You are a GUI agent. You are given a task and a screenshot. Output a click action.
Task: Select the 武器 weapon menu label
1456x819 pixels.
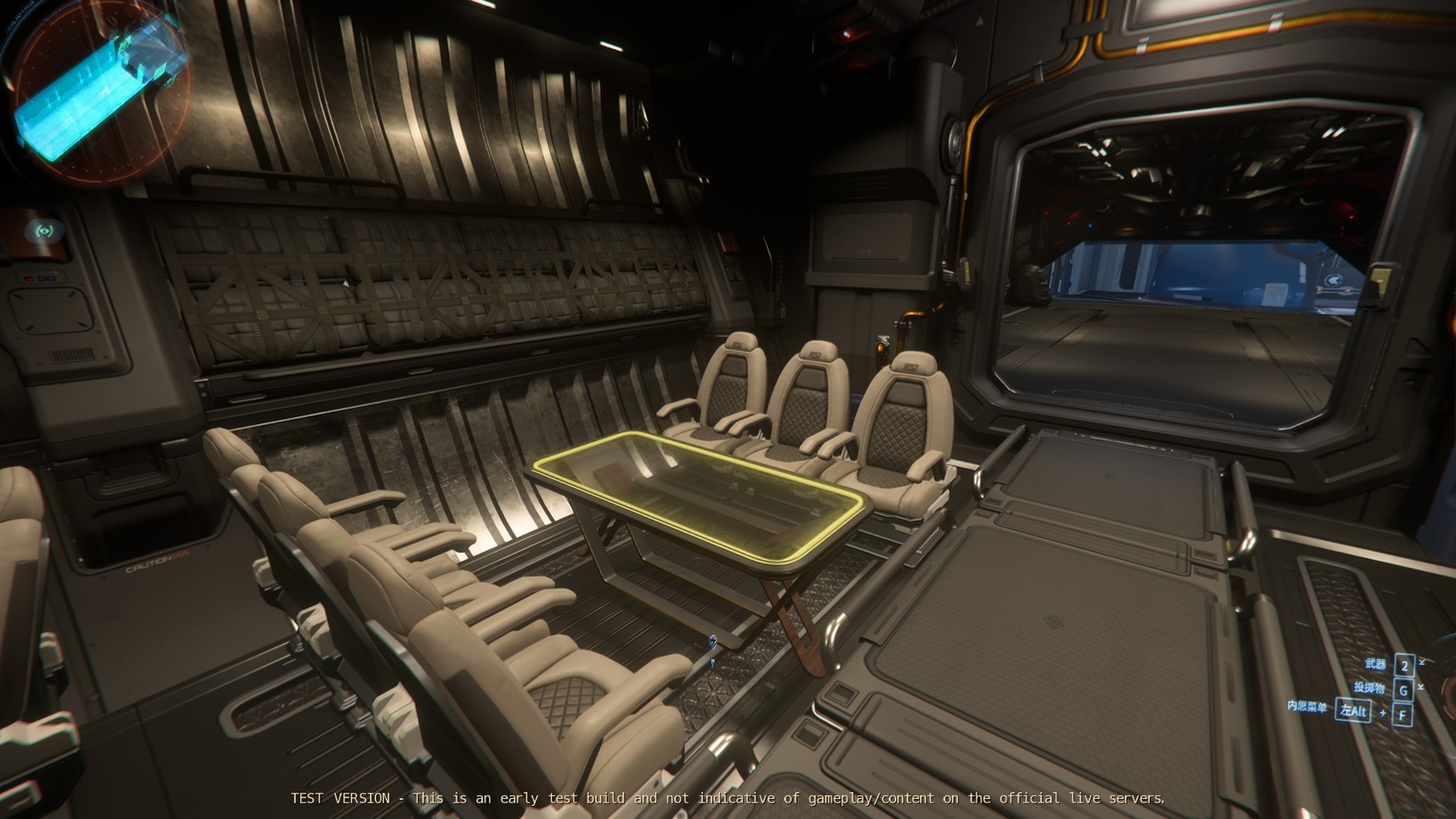click(x=1375, y=664)
